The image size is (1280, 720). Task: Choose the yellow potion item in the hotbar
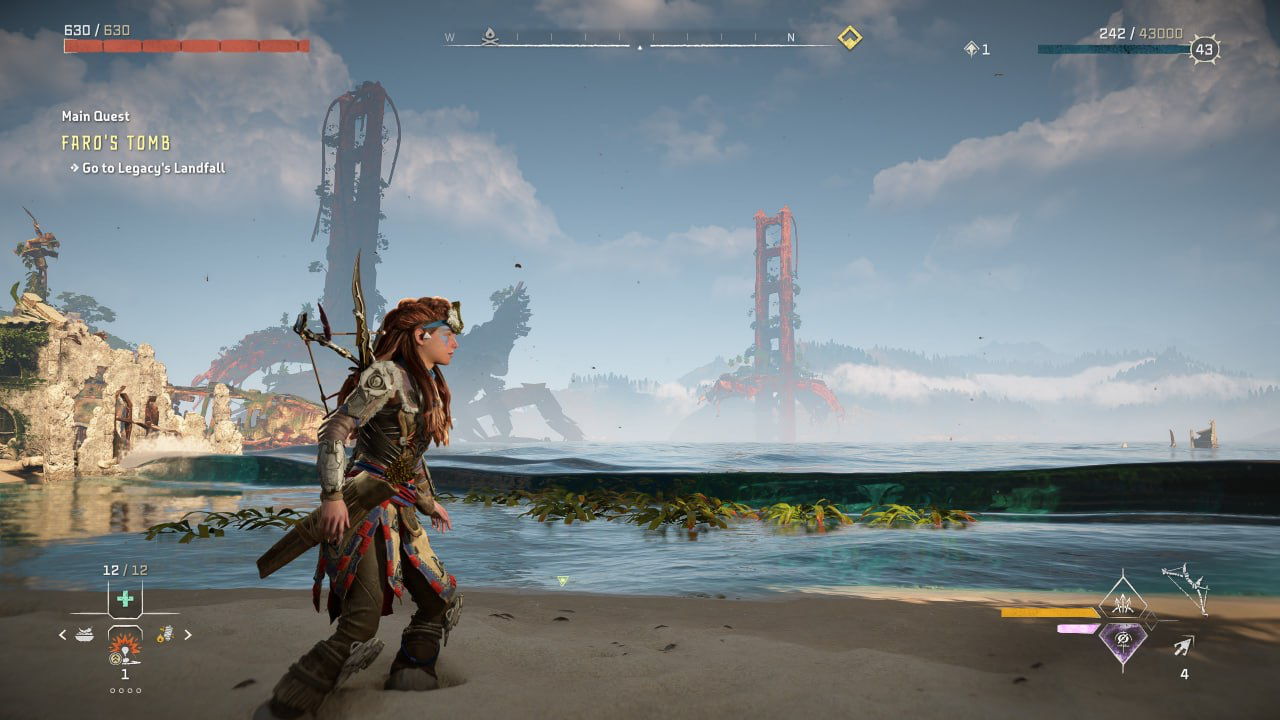pos(164,634)
